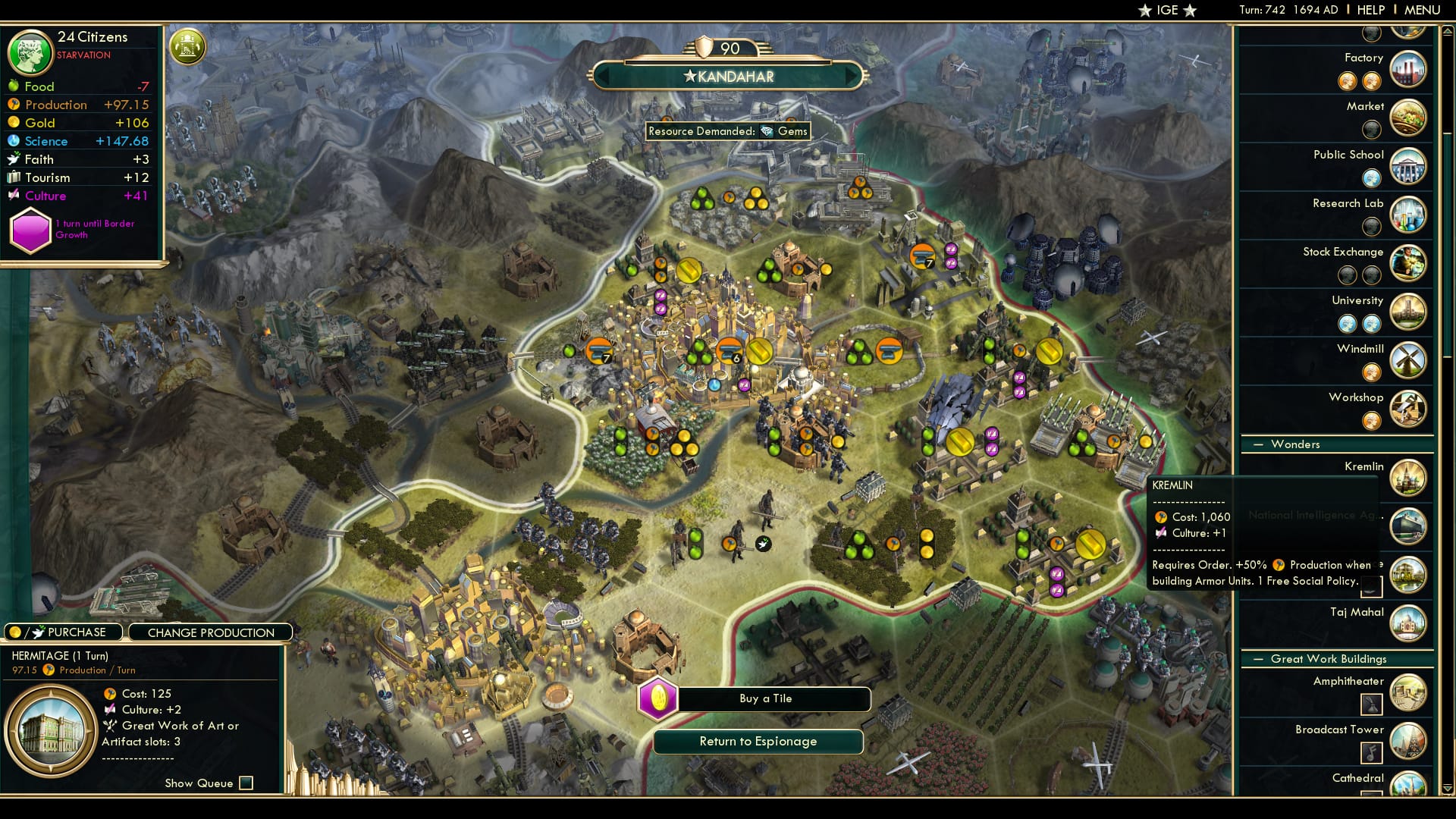Click the Hermitage production thumbnail
This screenshot has width=1456, height=819.
click(51, 728)
